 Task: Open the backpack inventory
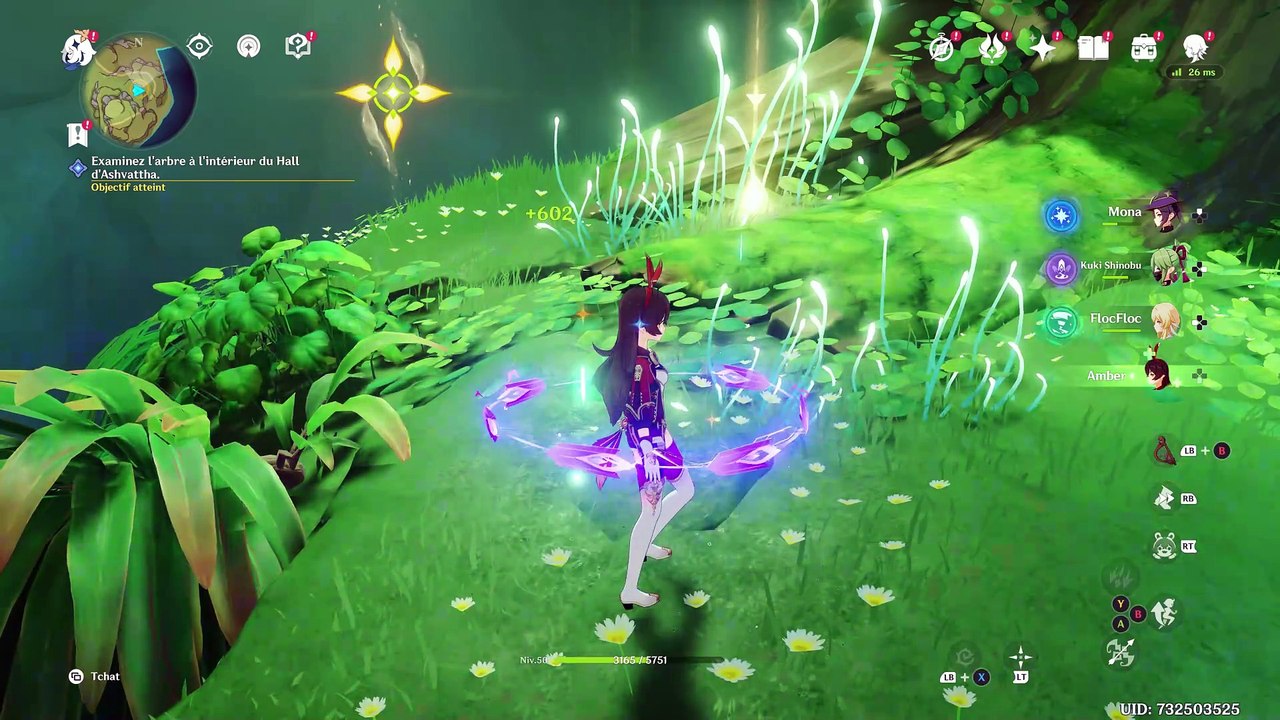pos(1144,48)
